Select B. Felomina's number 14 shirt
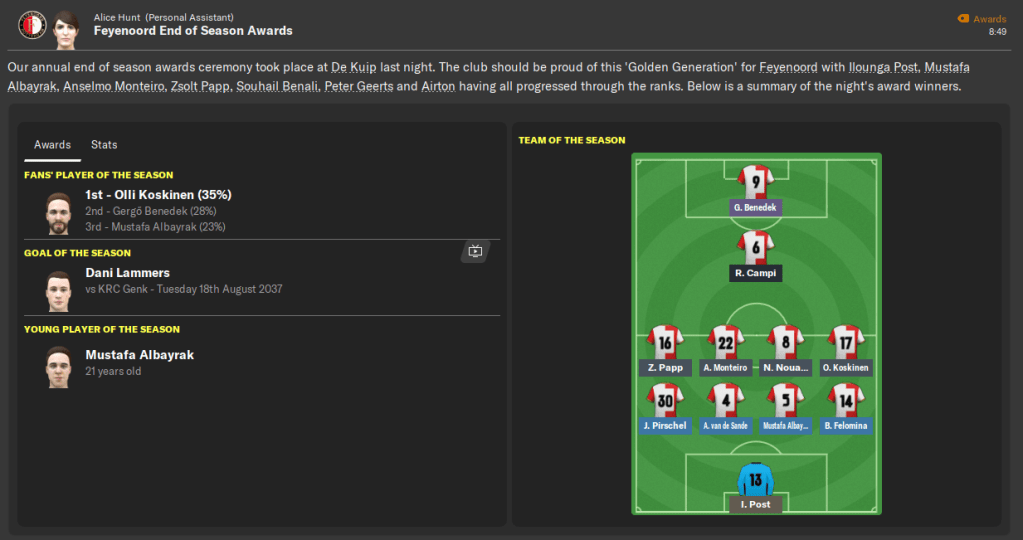The height and width of the screenshot is (540, 1023). tap(846, 400)
